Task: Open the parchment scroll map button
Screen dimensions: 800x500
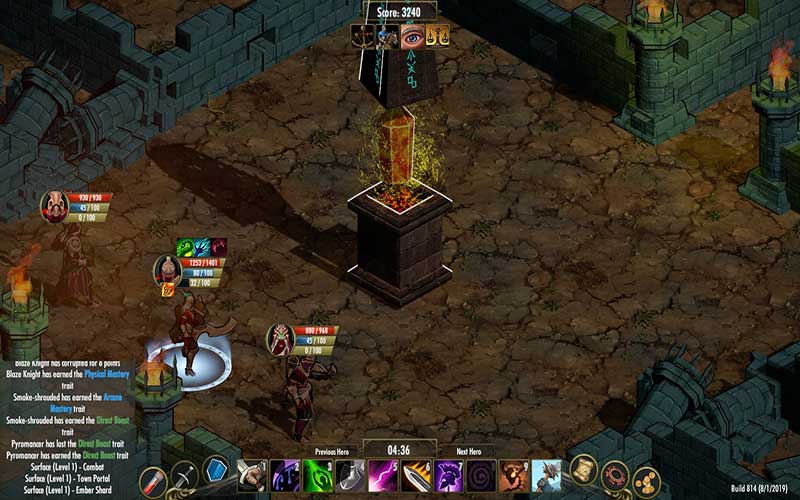Action: click(583, 468)
